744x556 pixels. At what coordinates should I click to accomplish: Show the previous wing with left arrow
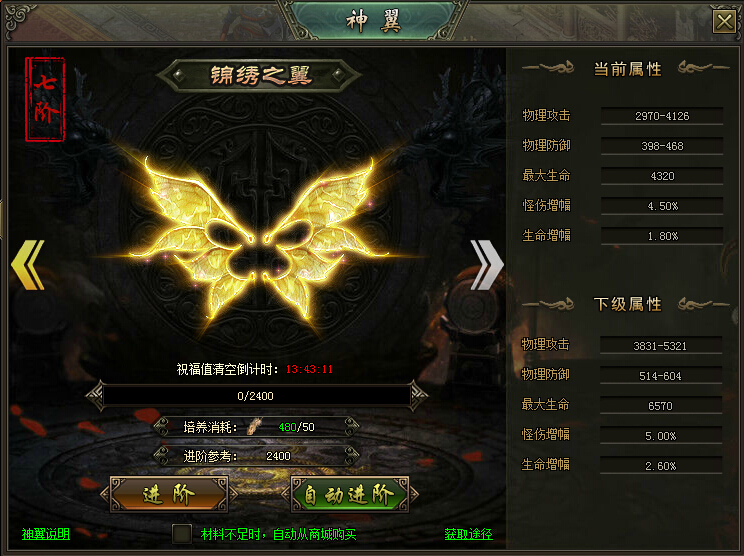tap(28, 264)
